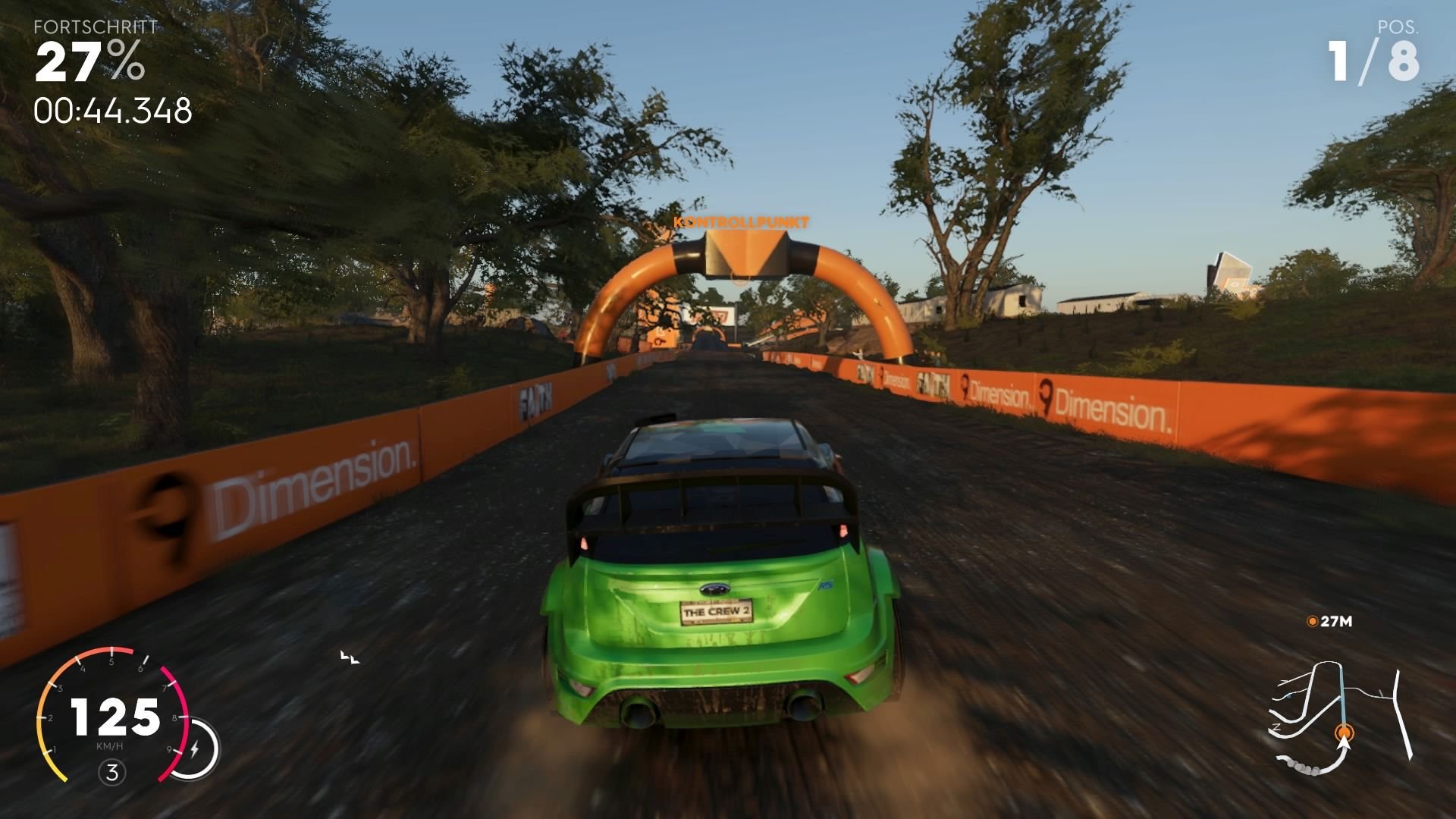The height and width of the screenshot is (819, 1456).
Task: Click the blue waypoint dot on minimap
Action: pyautogui.click(x=1289, y=695)
